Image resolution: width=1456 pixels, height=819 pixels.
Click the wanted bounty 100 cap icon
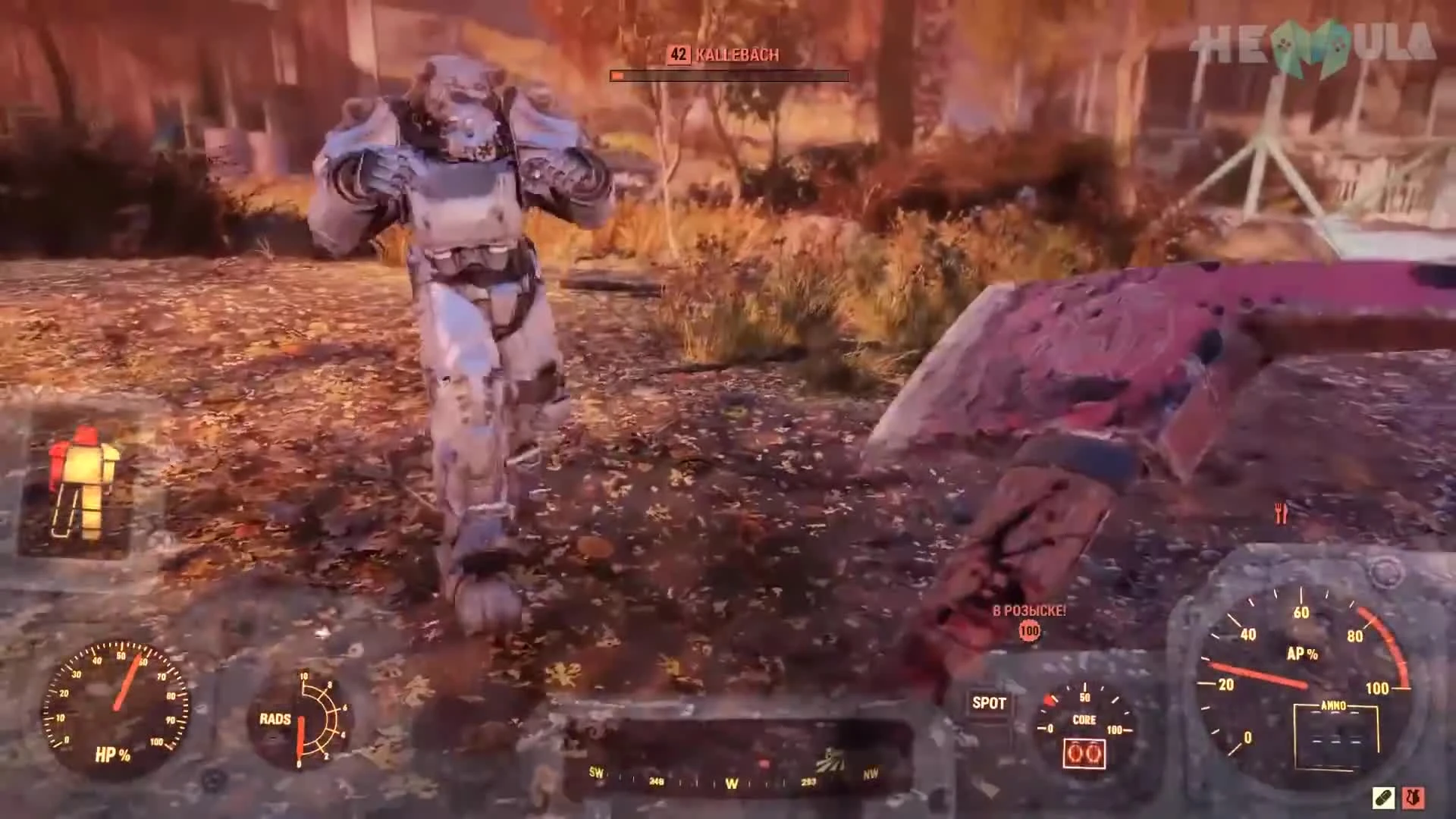(1028, 631)
